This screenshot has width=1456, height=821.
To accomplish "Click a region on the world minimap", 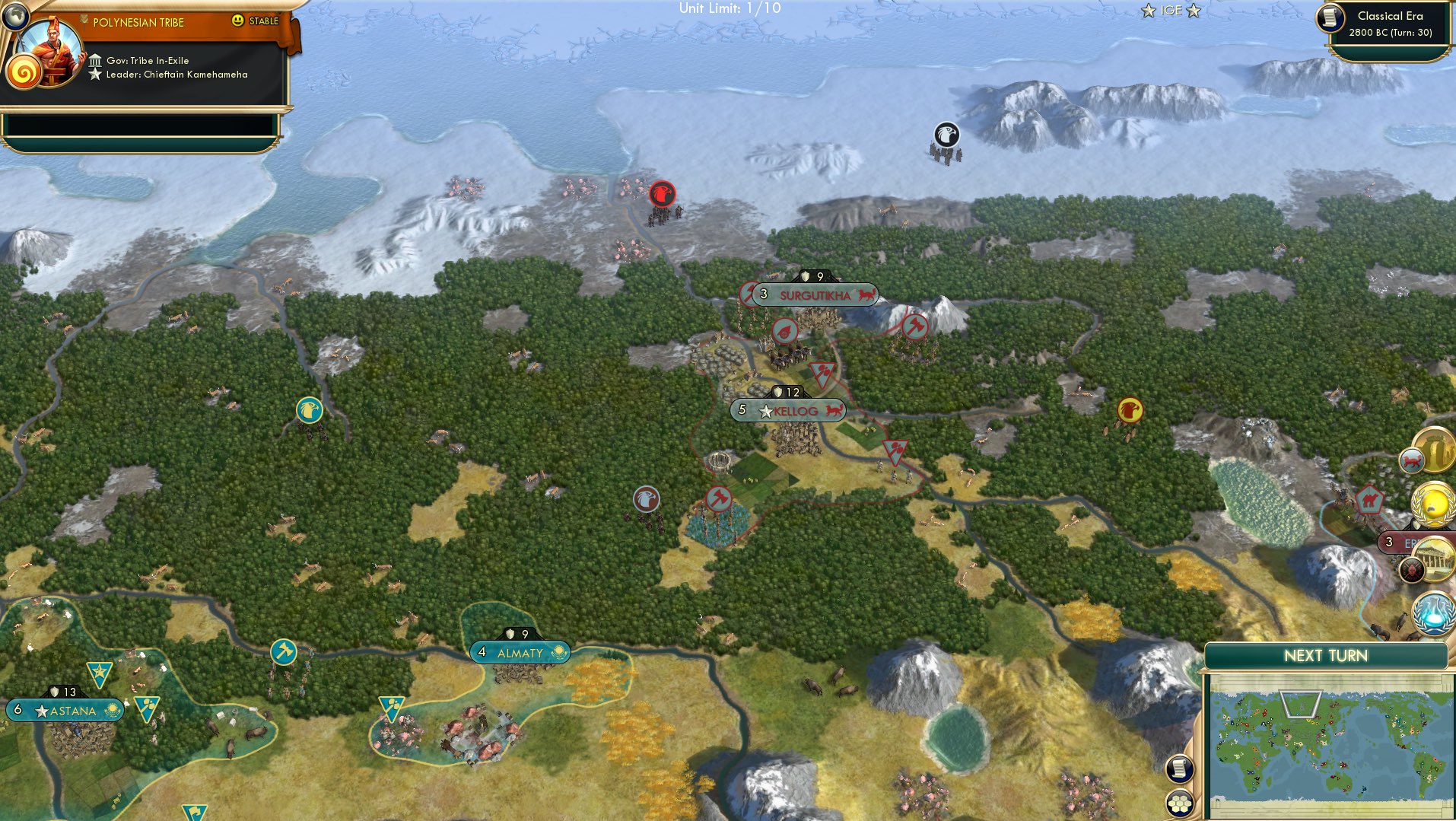I will point(1331,742).
